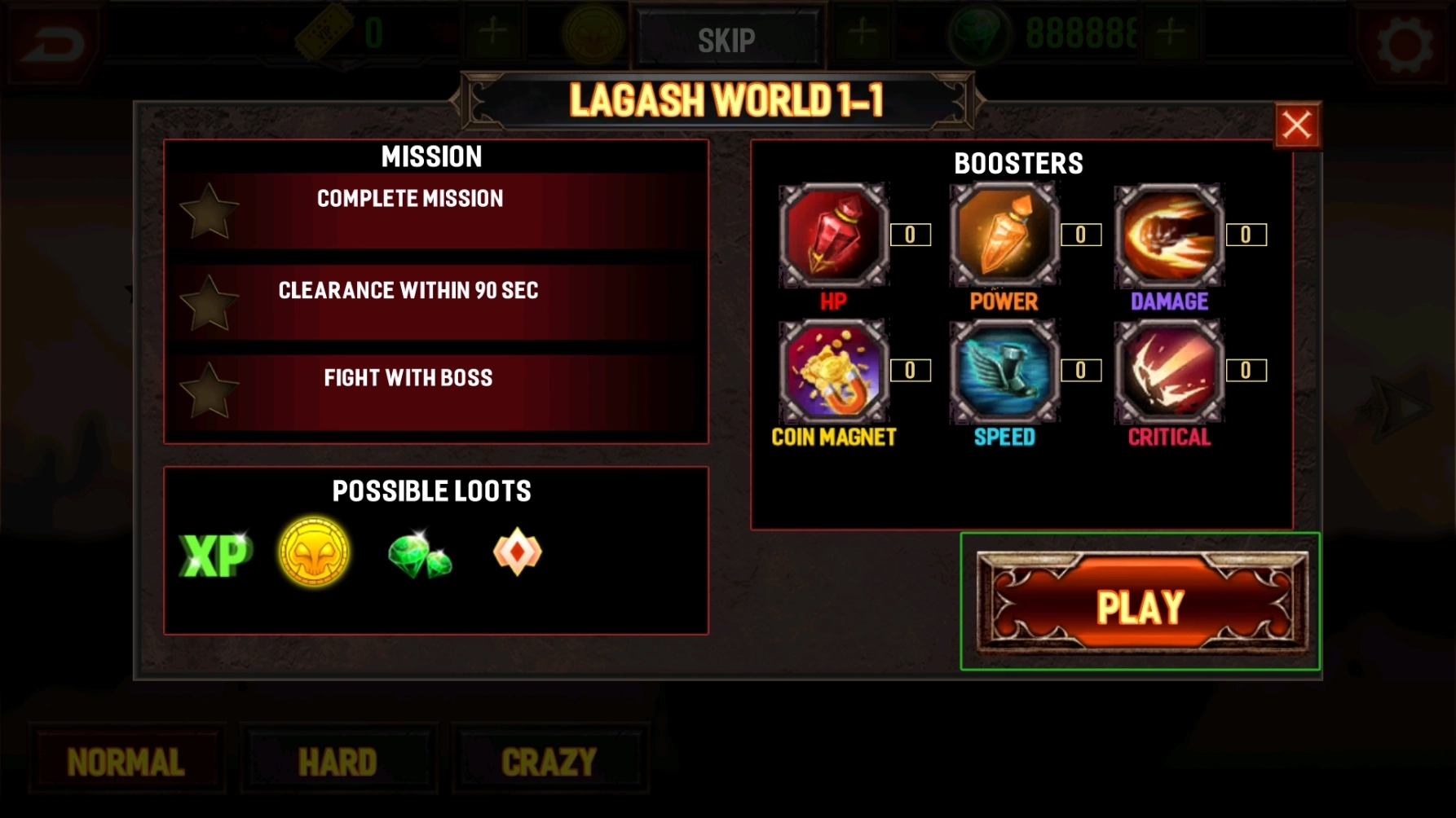Choose the Critical booster icon
The height and width of the screenshot is (818, 1456).
pos(1169,372)
